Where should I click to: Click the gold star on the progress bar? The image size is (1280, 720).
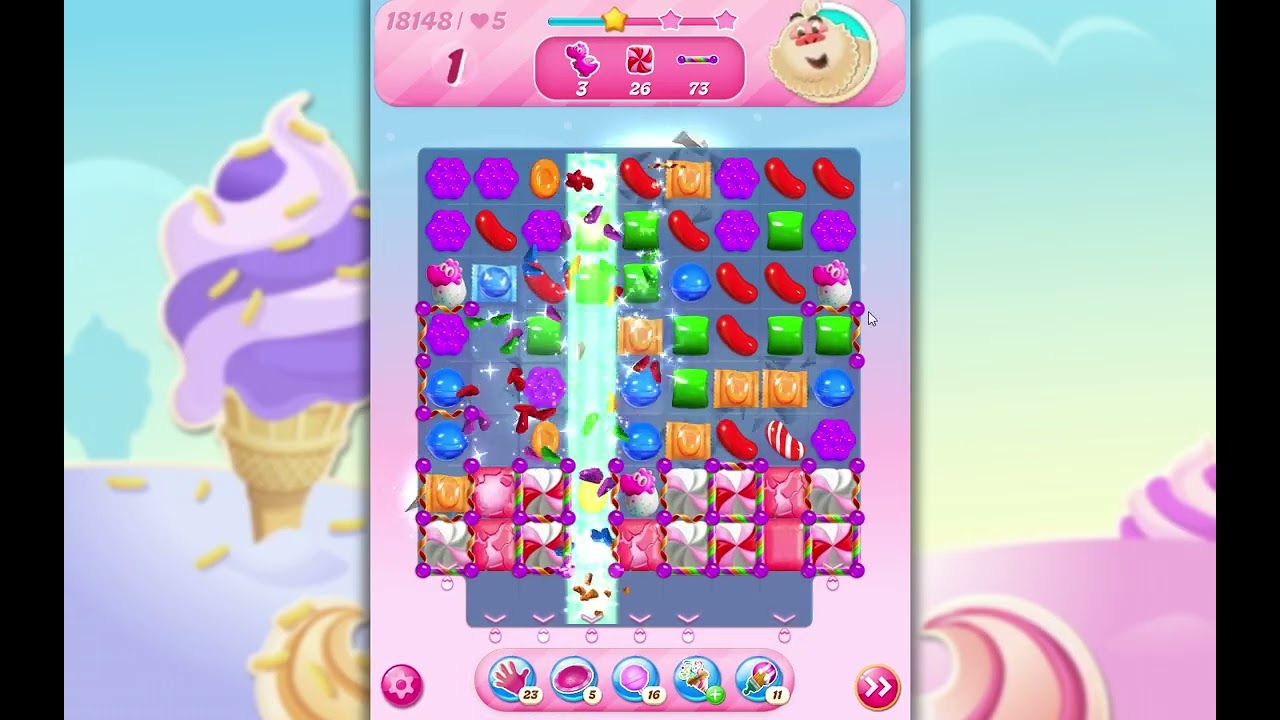[x=613, y=17]
